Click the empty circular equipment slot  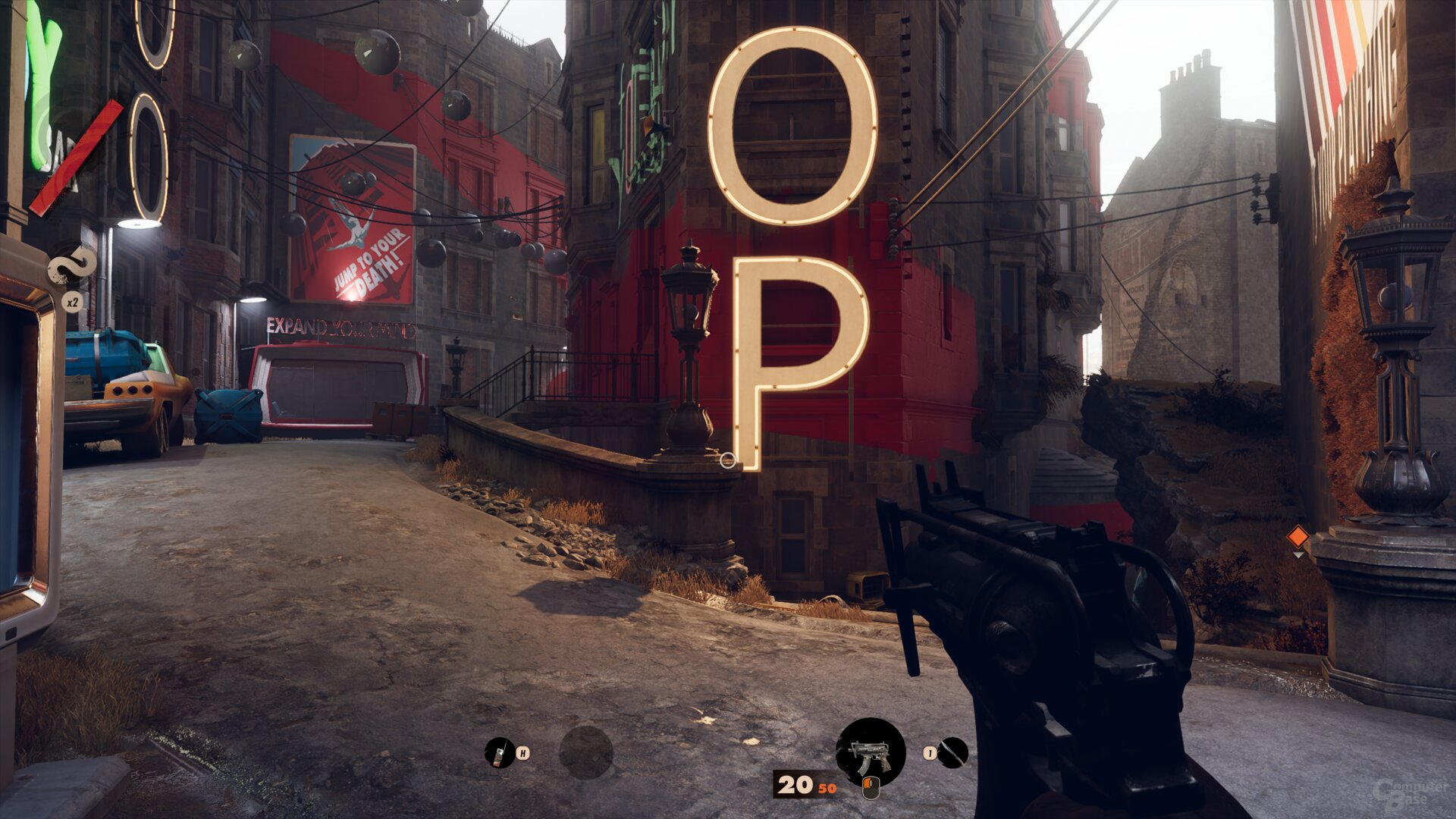[x=585, y=752]
